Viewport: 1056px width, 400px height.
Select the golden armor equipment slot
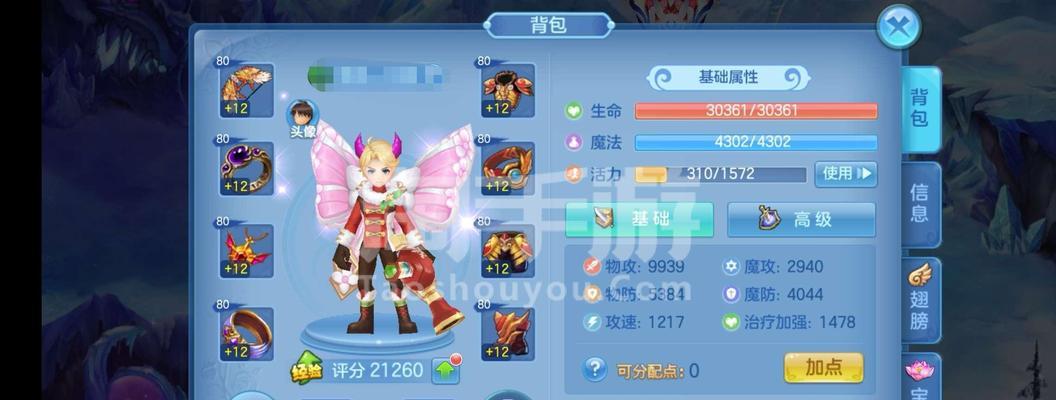[508, 250]
